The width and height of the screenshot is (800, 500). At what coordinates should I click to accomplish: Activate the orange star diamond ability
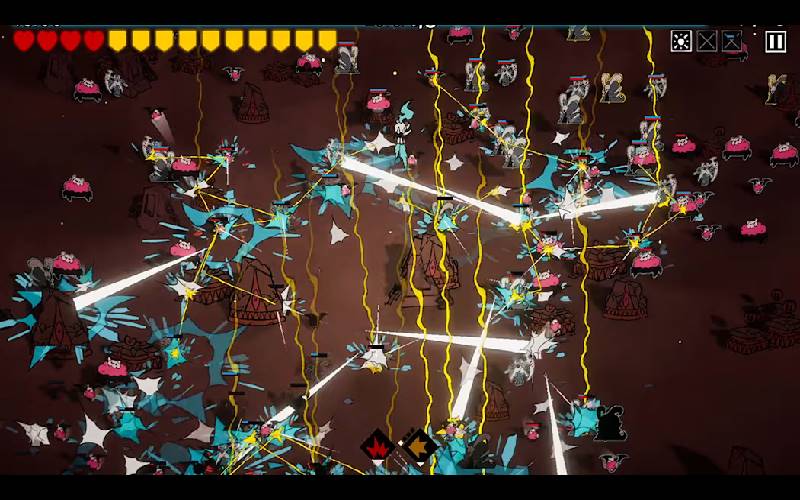click(418, 446)
